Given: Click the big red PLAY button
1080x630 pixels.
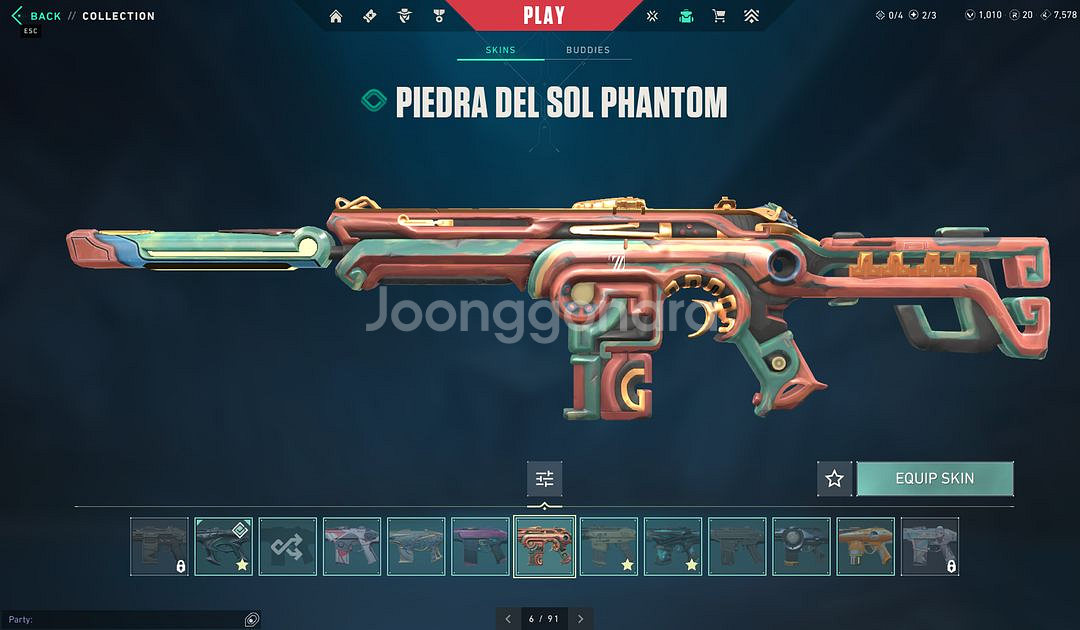Looking at the screenshot, I should [543, 15].
